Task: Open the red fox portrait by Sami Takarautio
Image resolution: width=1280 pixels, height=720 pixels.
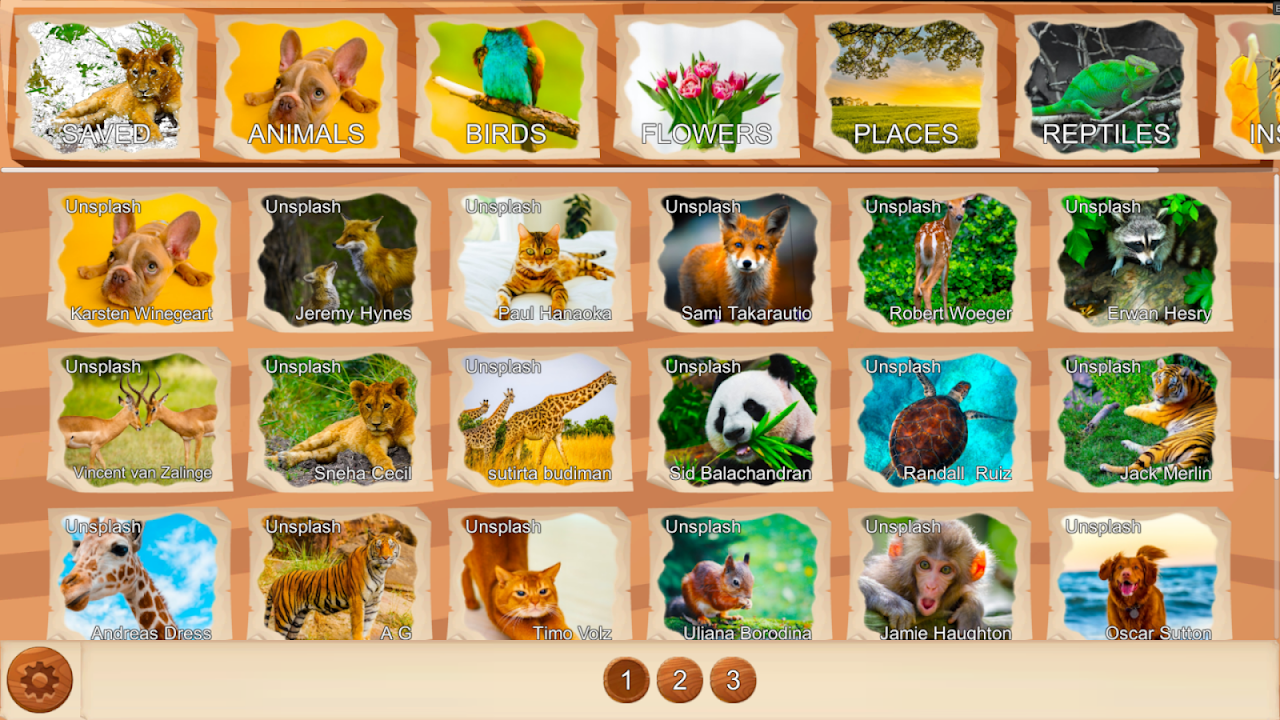Action: click(740, 260)
